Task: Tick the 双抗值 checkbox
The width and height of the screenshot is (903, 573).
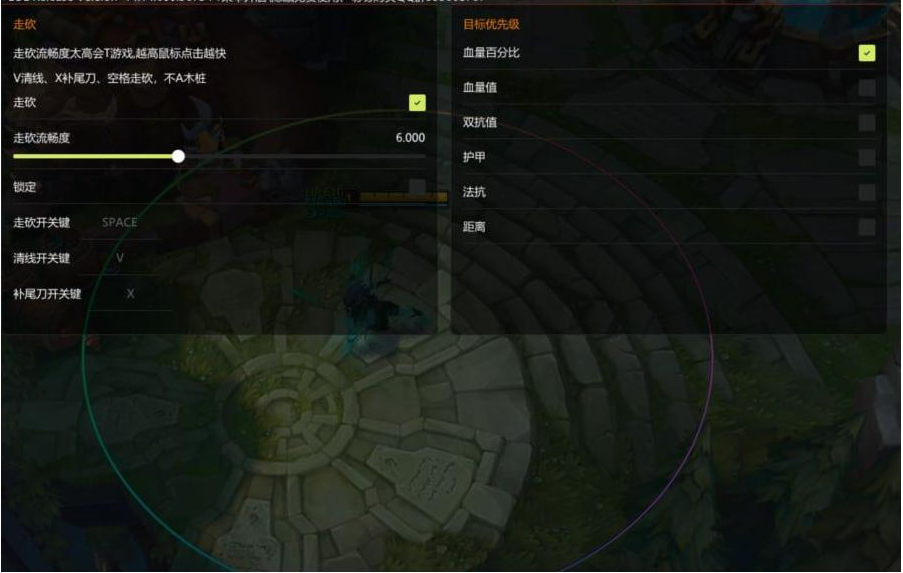Action: 866,122
